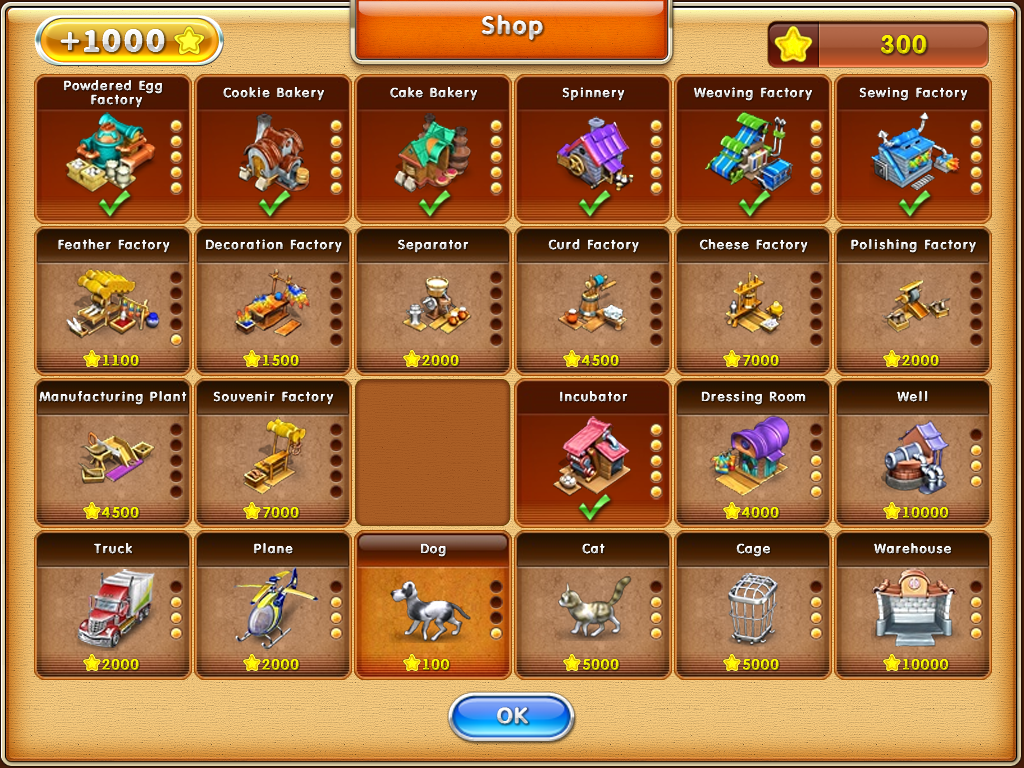Choose the Well upgrade tile

point(913,454)
